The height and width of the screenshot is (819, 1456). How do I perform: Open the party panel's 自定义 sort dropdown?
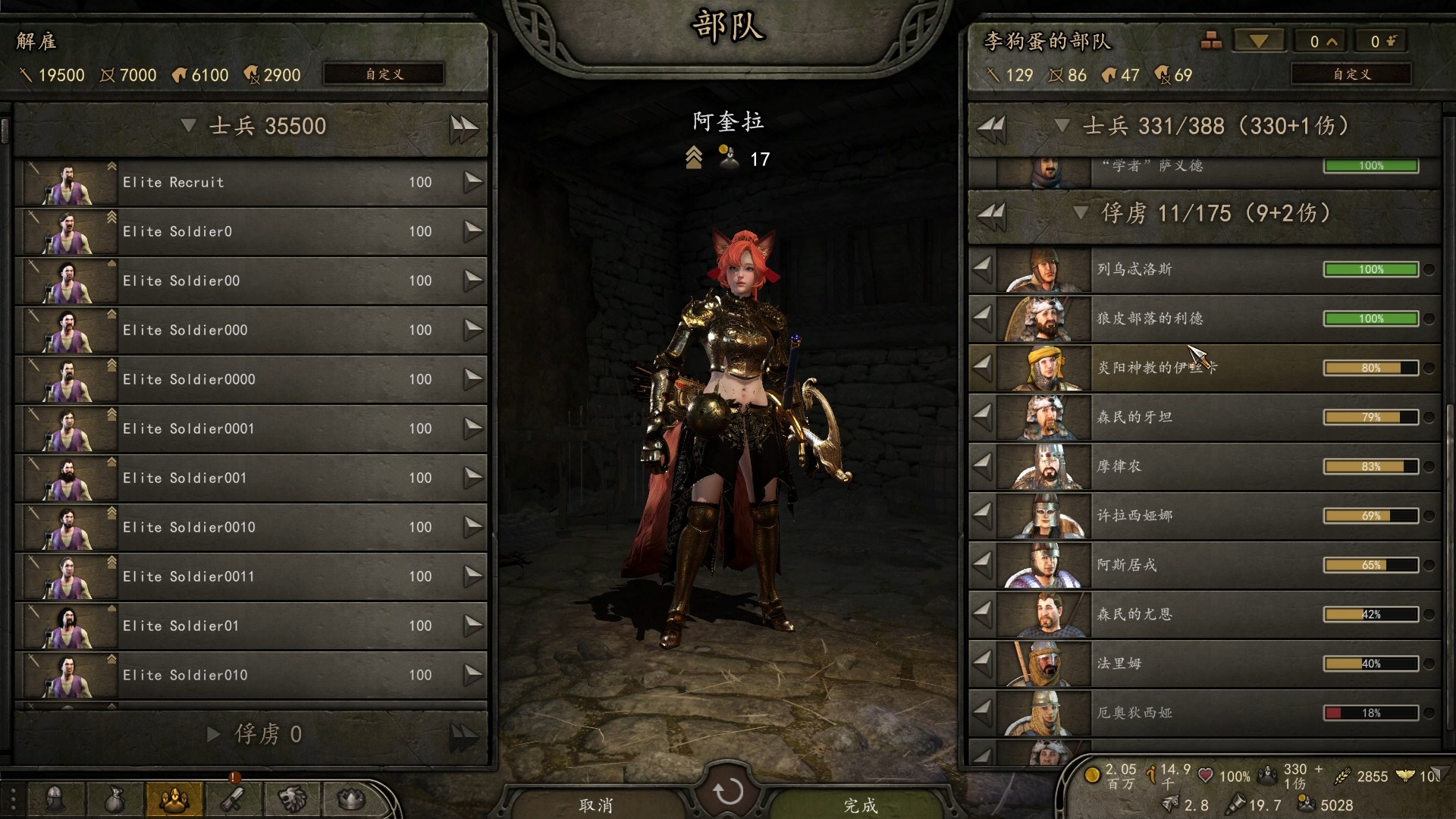pyautogui.click(x=1351, y=74)
